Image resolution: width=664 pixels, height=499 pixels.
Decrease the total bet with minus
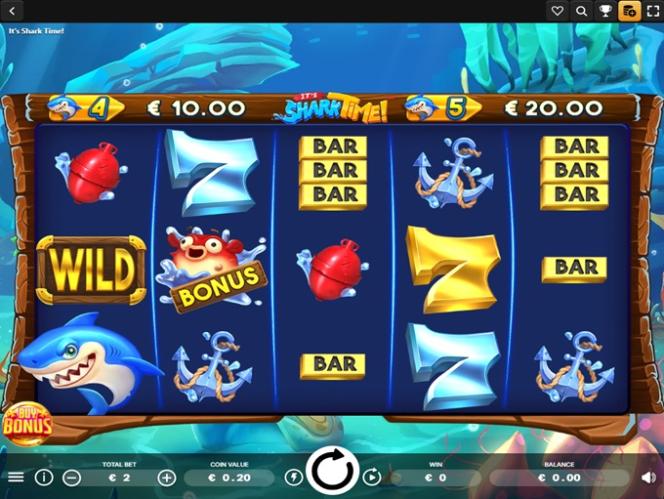pos(71,478)
